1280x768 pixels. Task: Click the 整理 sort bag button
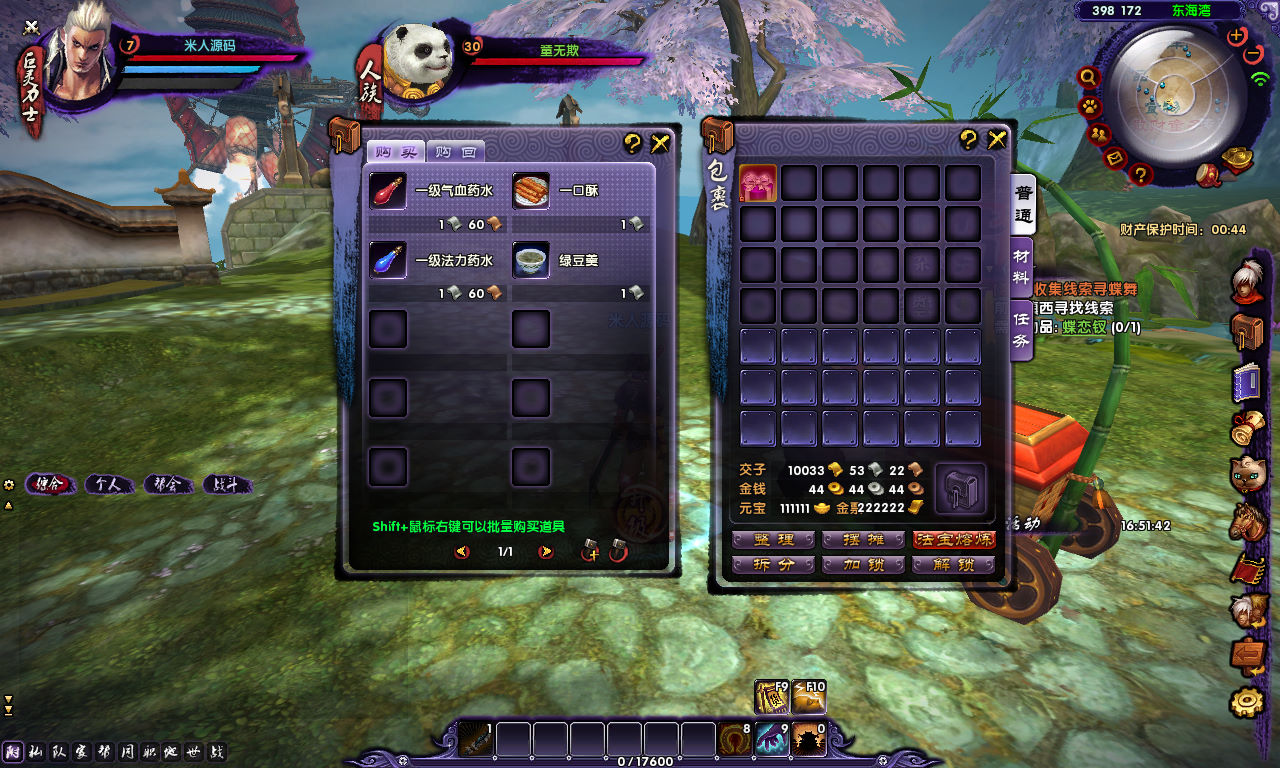tap(773, 540)
